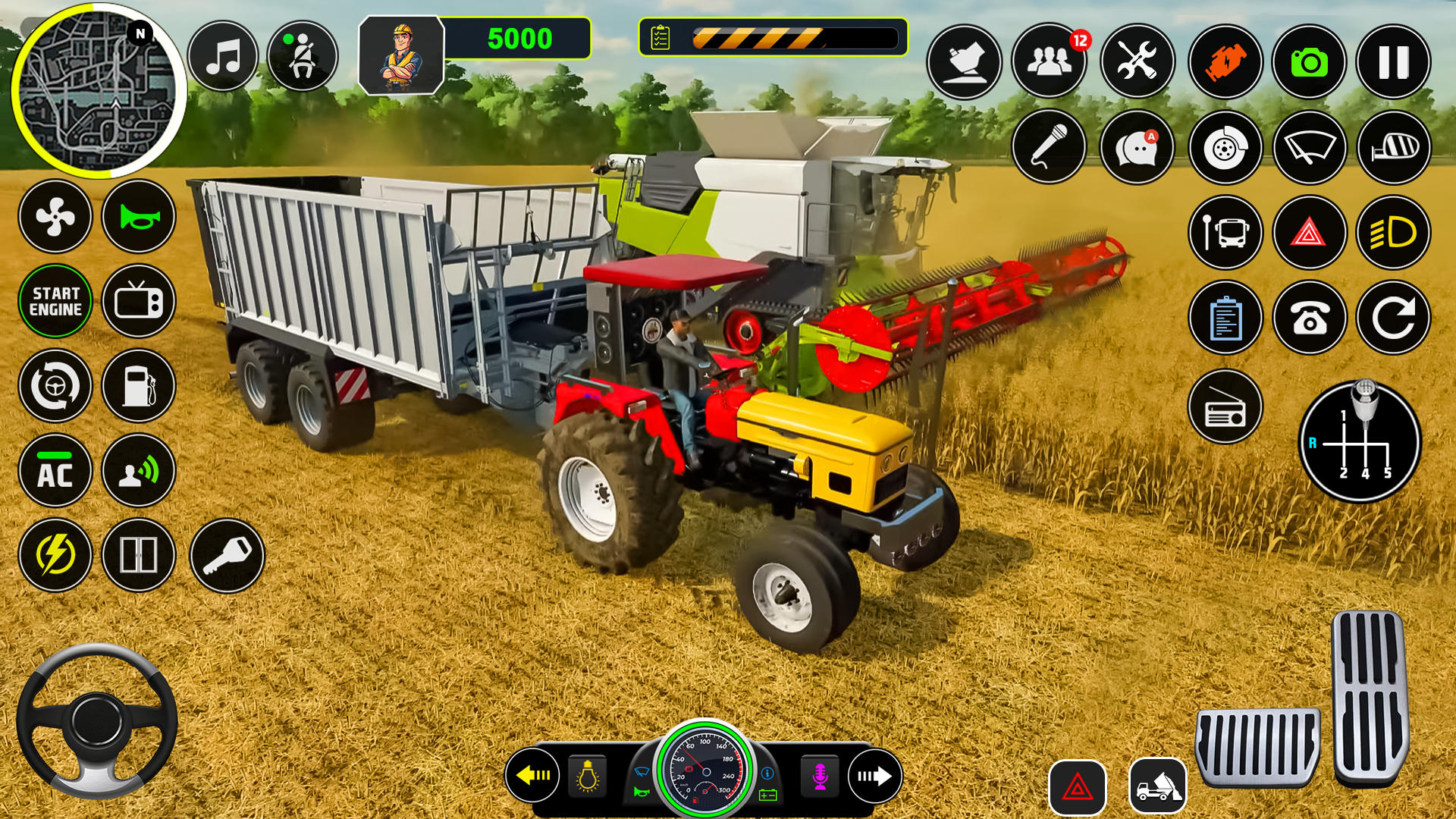Pause the game

(x=1392, y=61)
